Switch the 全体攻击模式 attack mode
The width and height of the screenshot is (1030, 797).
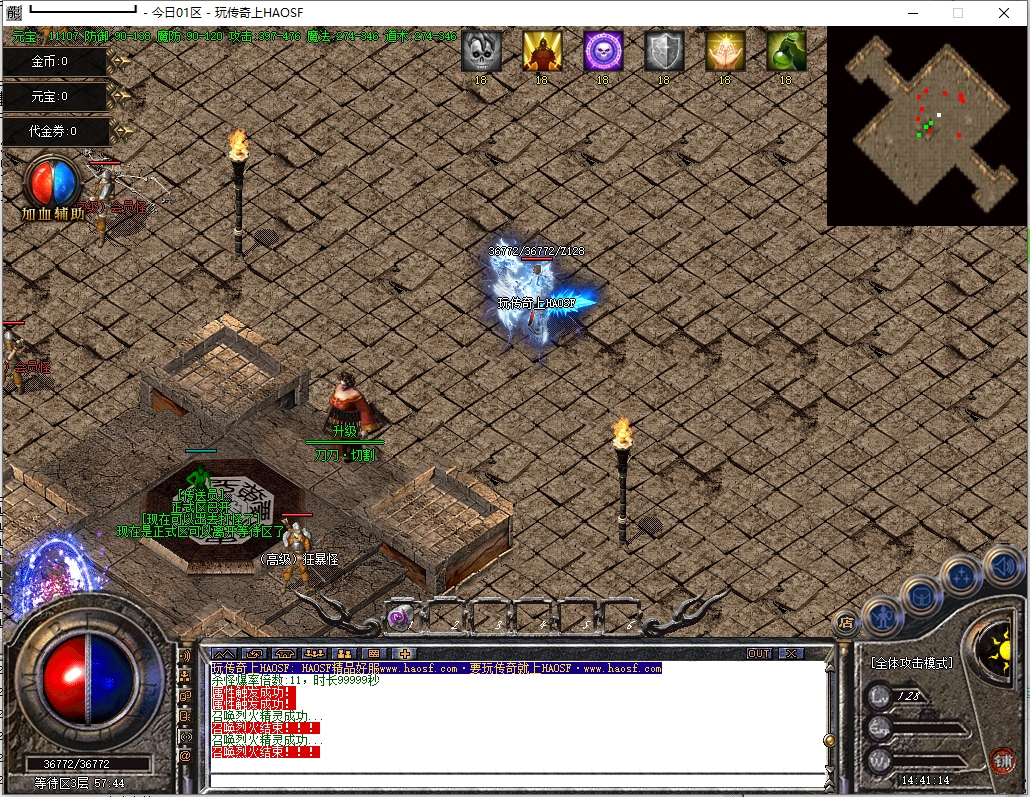point(911,663)
